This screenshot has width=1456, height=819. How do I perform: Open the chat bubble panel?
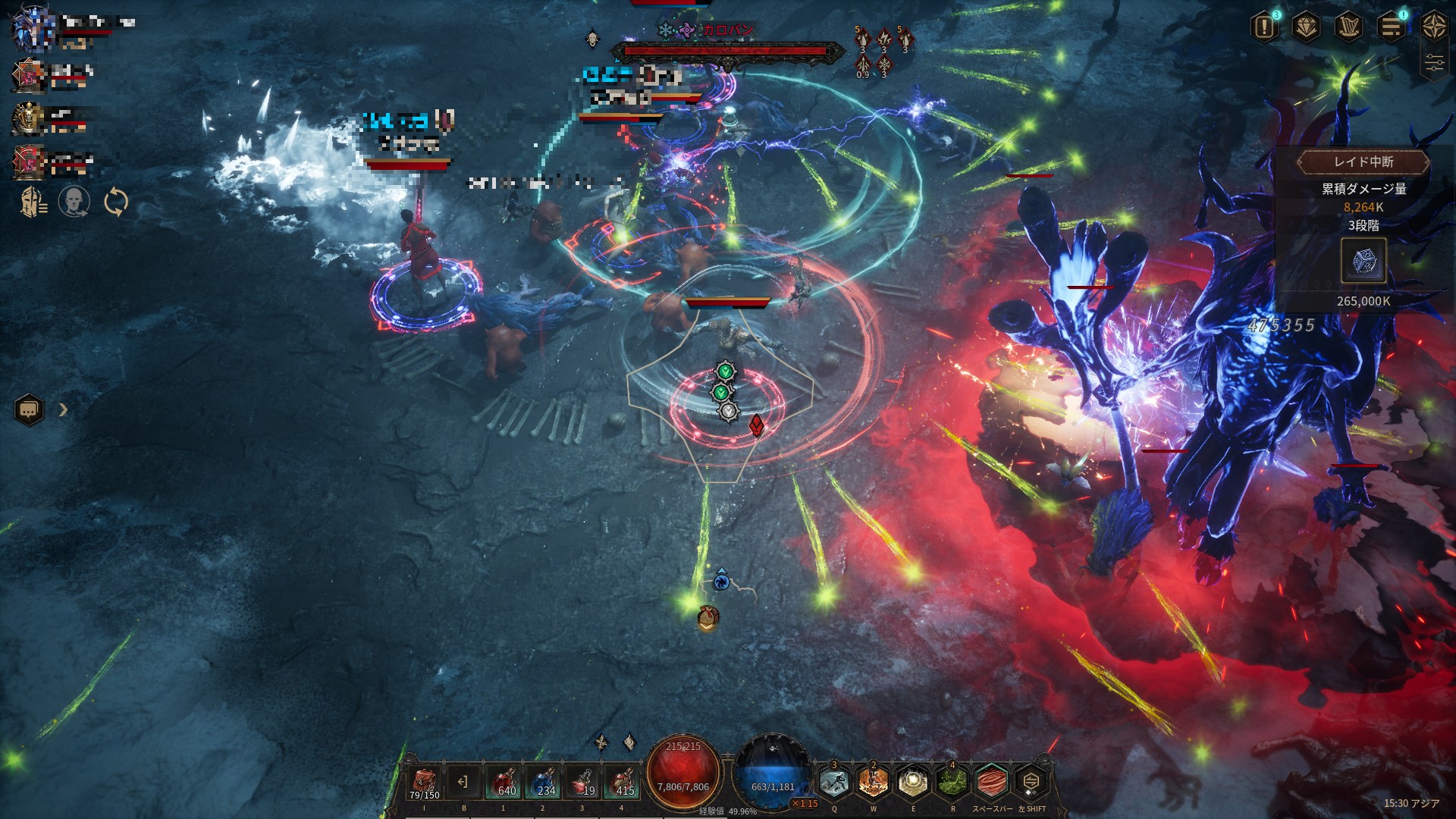coord(29,410)
